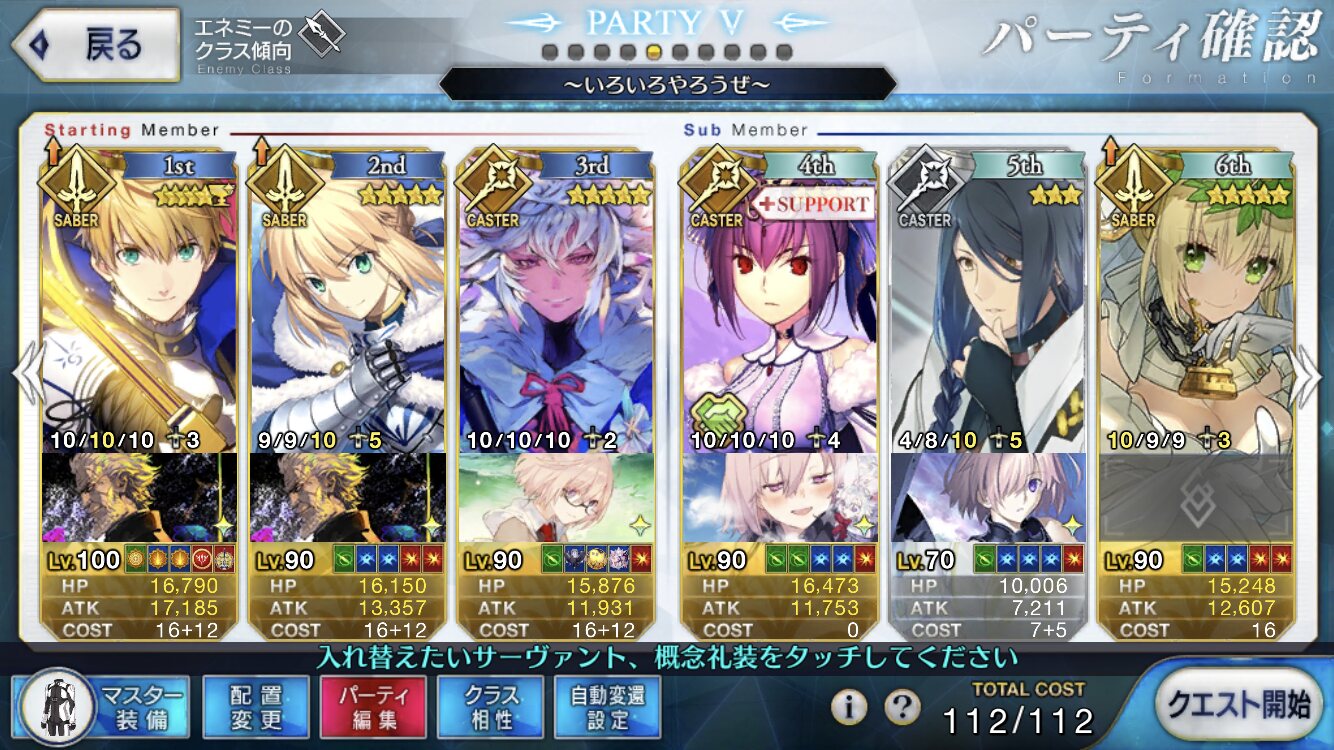The width and height of the screenshot is (1334, 750).
Task: Open パーティ編集 party edit
Action: coord(373,706)
